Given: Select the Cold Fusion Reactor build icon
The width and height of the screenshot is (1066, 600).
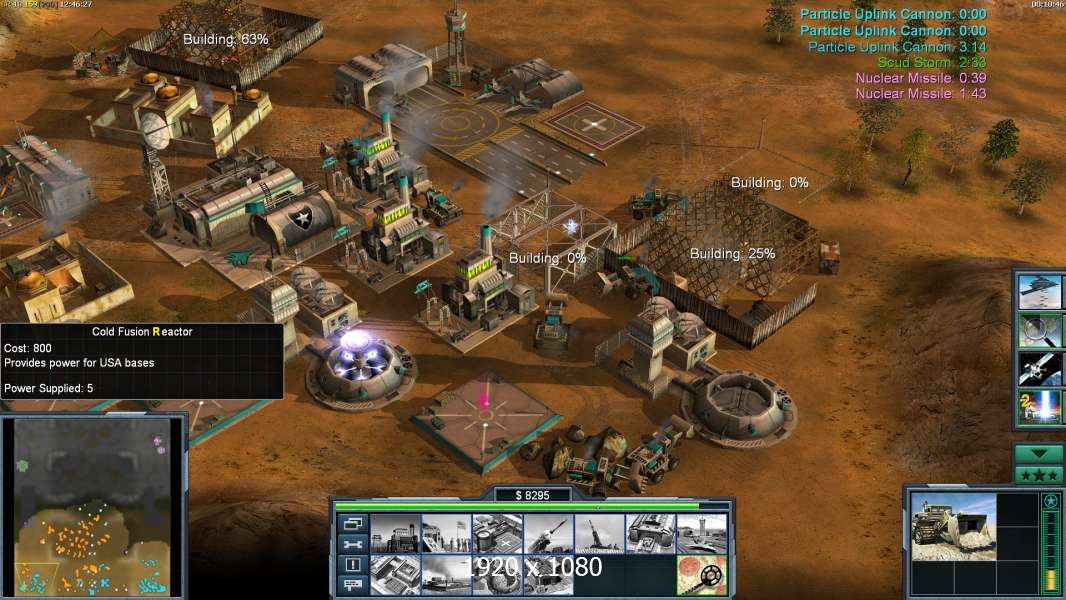Looking at the screenshot, I should coord(394,534).
